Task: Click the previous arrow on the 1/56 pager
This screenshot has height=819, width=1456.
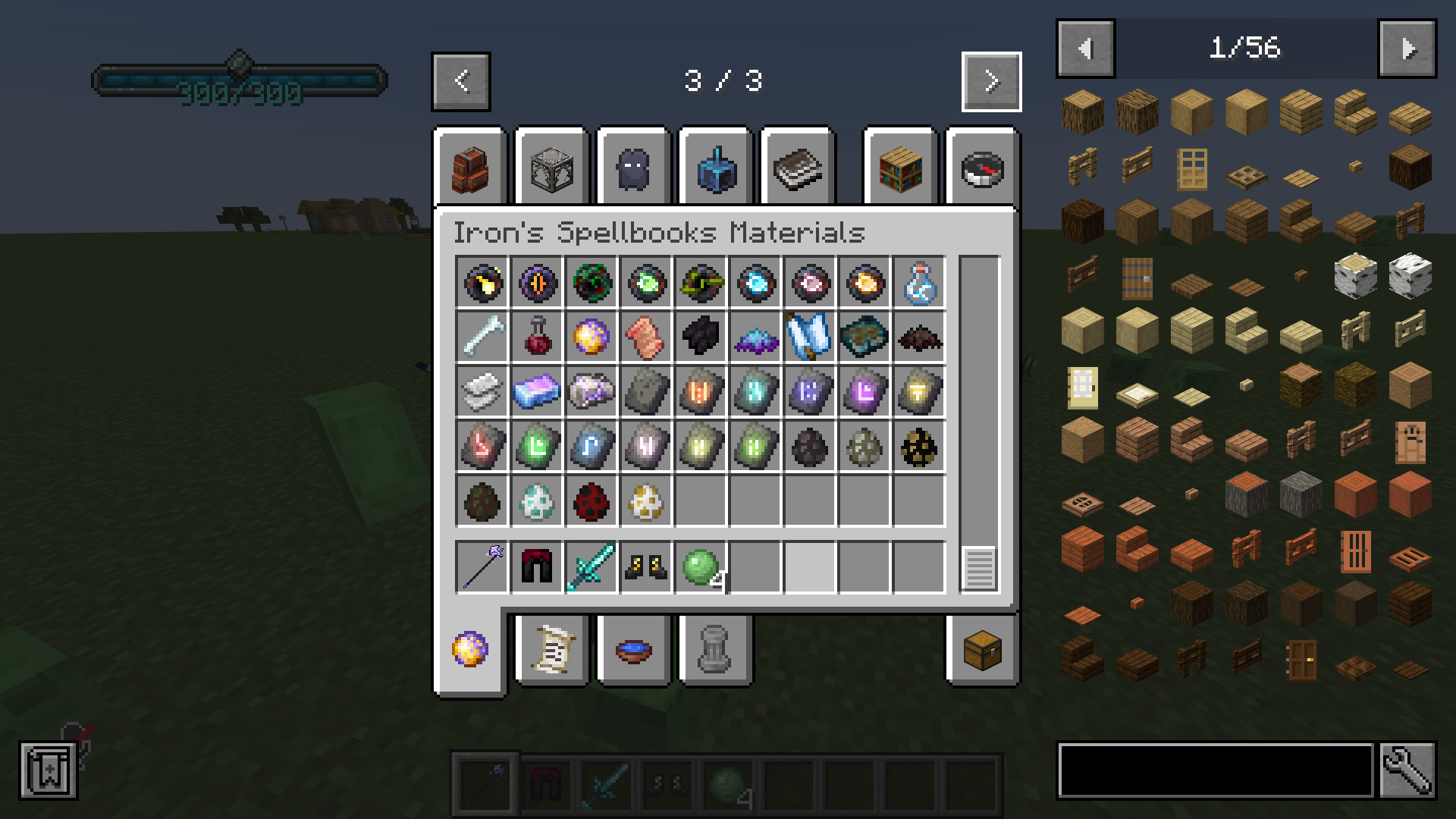Action: point(1085,48)
